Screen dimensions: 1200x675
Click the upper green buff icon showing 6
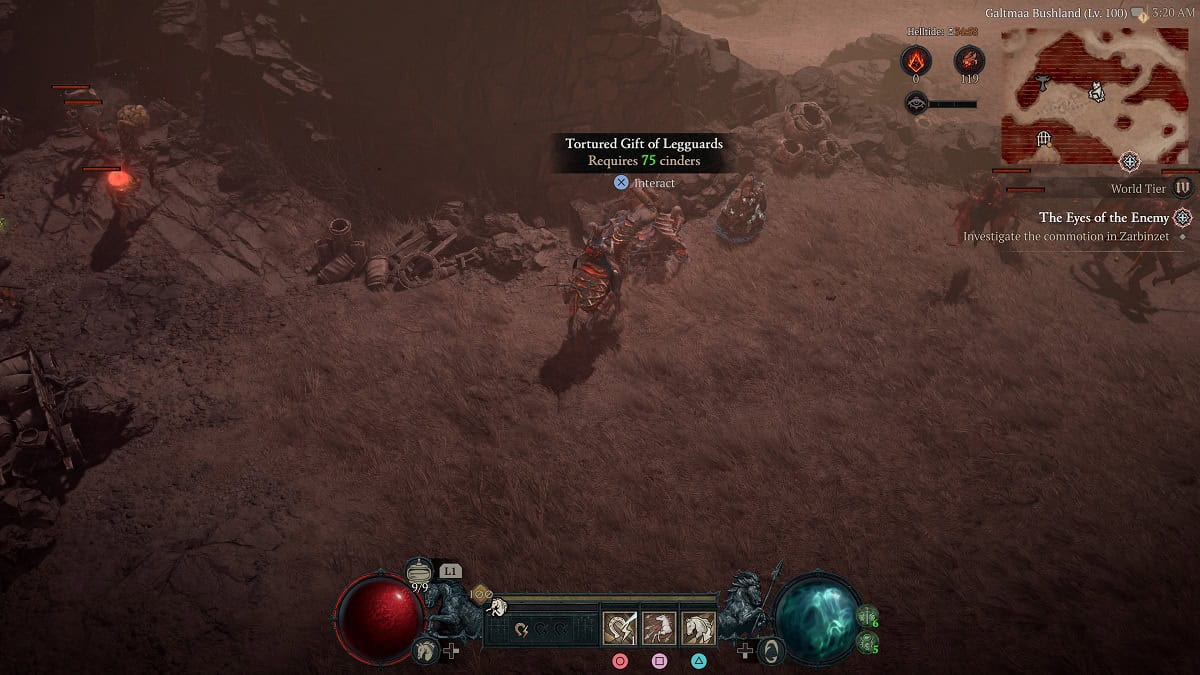pyautogui.click(x=867, y=615)
